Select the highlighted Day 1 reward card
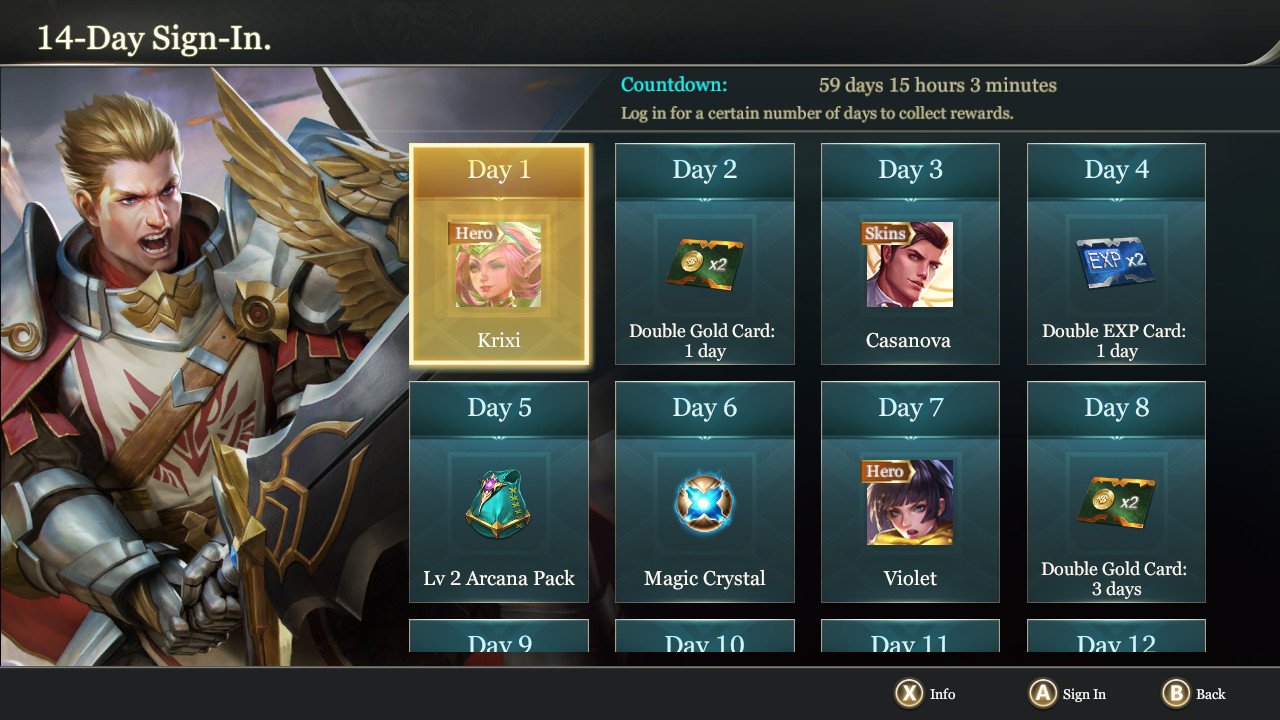 click(x=498, y=253)
